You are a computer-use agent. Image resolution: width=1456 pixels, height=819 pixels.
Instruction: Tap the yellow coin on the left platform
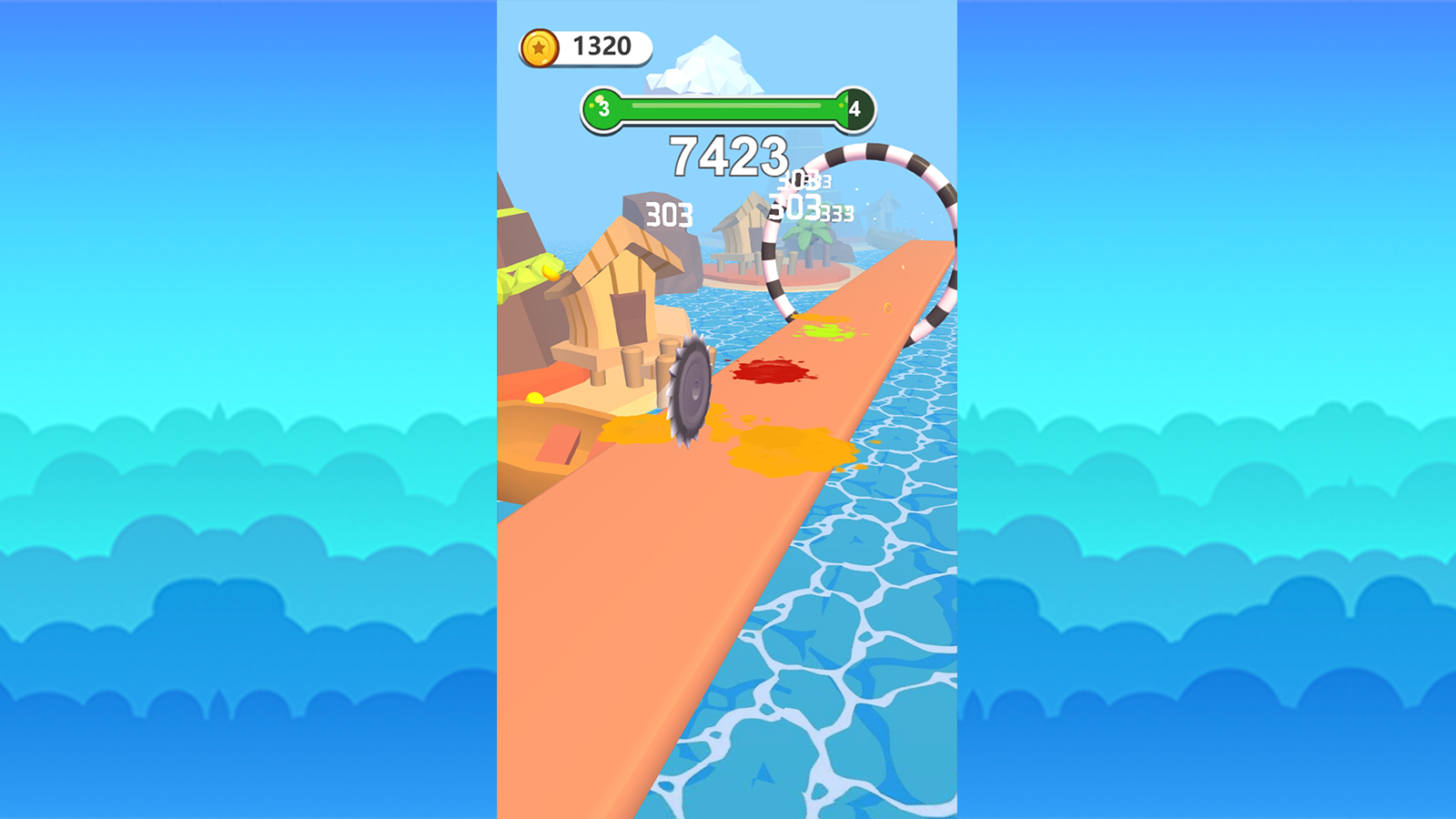tap(537, 396)
